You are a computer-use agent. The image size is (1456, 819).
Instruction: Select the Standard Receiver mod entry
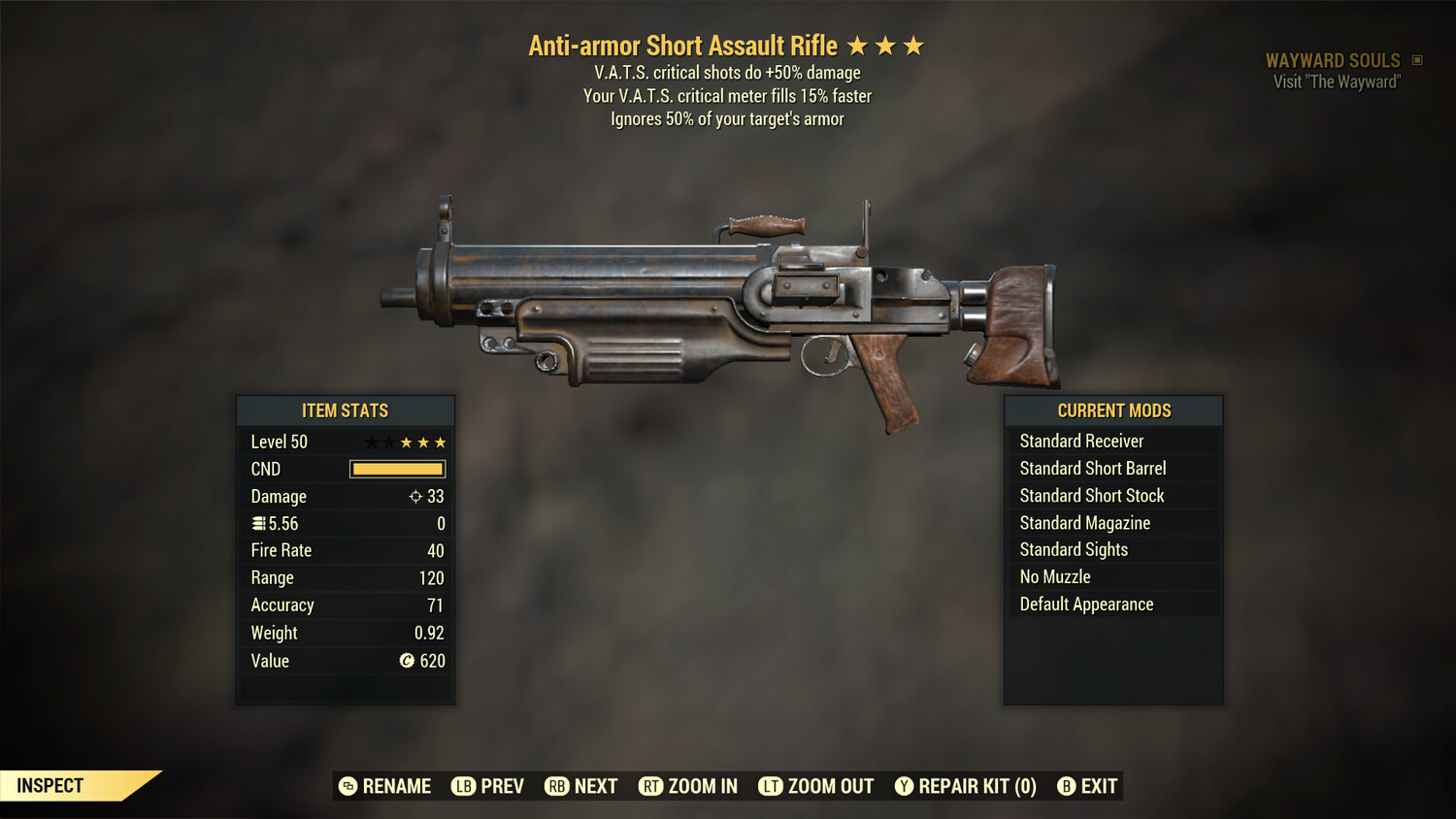[x=1081, y=441]
